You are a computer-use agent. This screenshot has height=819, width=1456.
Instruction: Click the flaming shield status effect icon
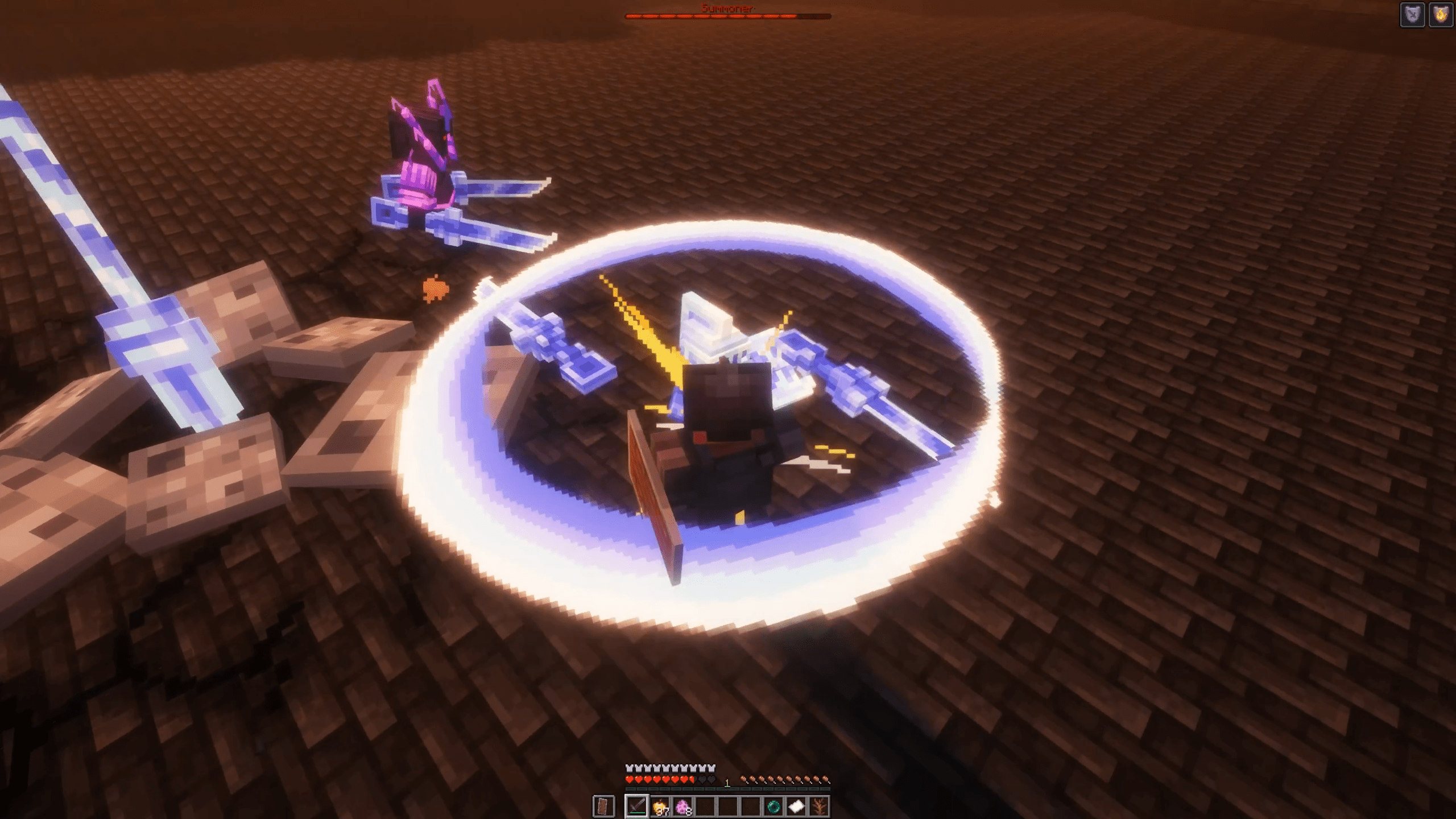pos(1441,15)
